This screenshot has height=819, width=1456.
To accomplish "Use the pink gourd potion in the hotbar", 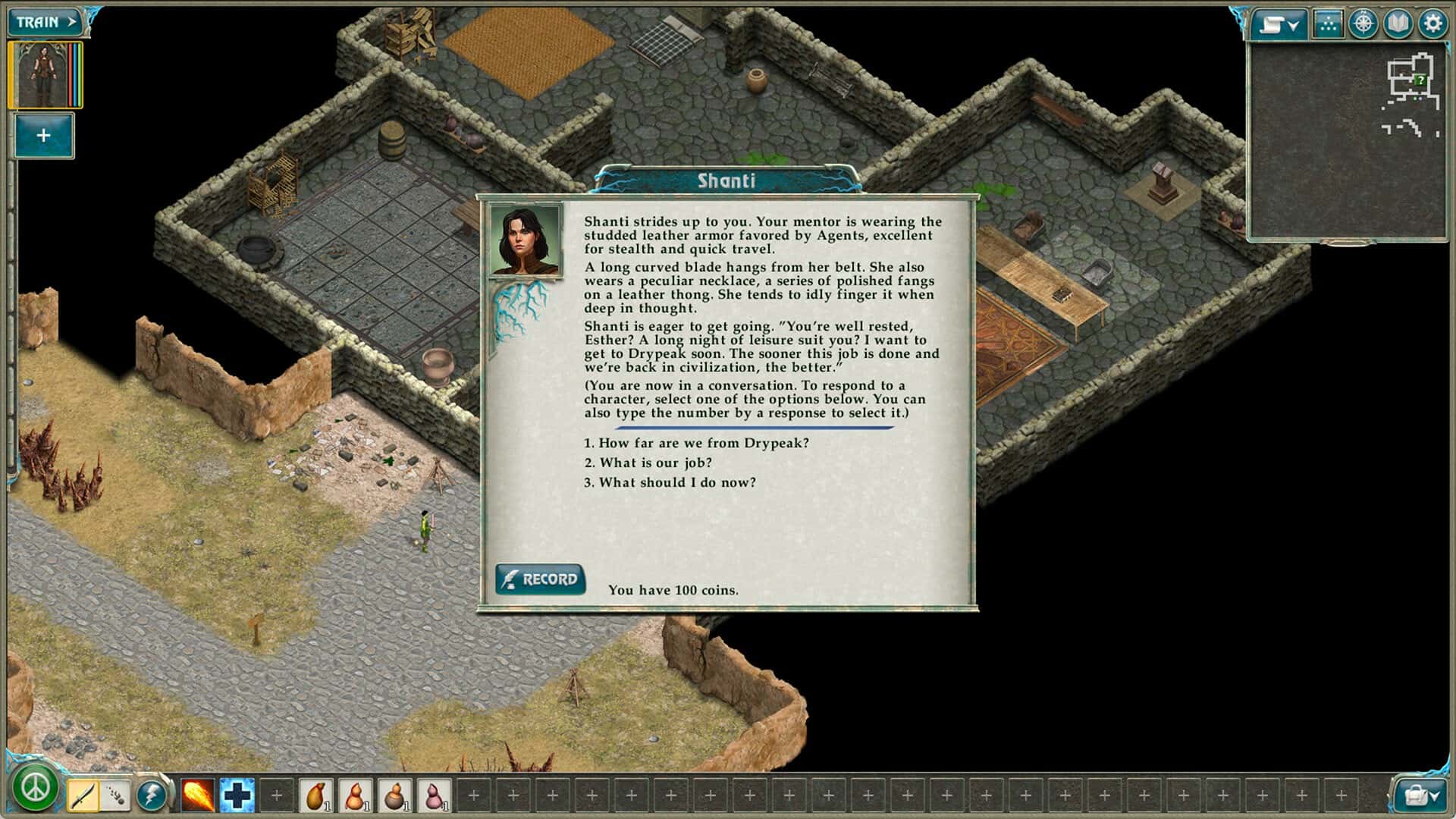I will (435, 795).
